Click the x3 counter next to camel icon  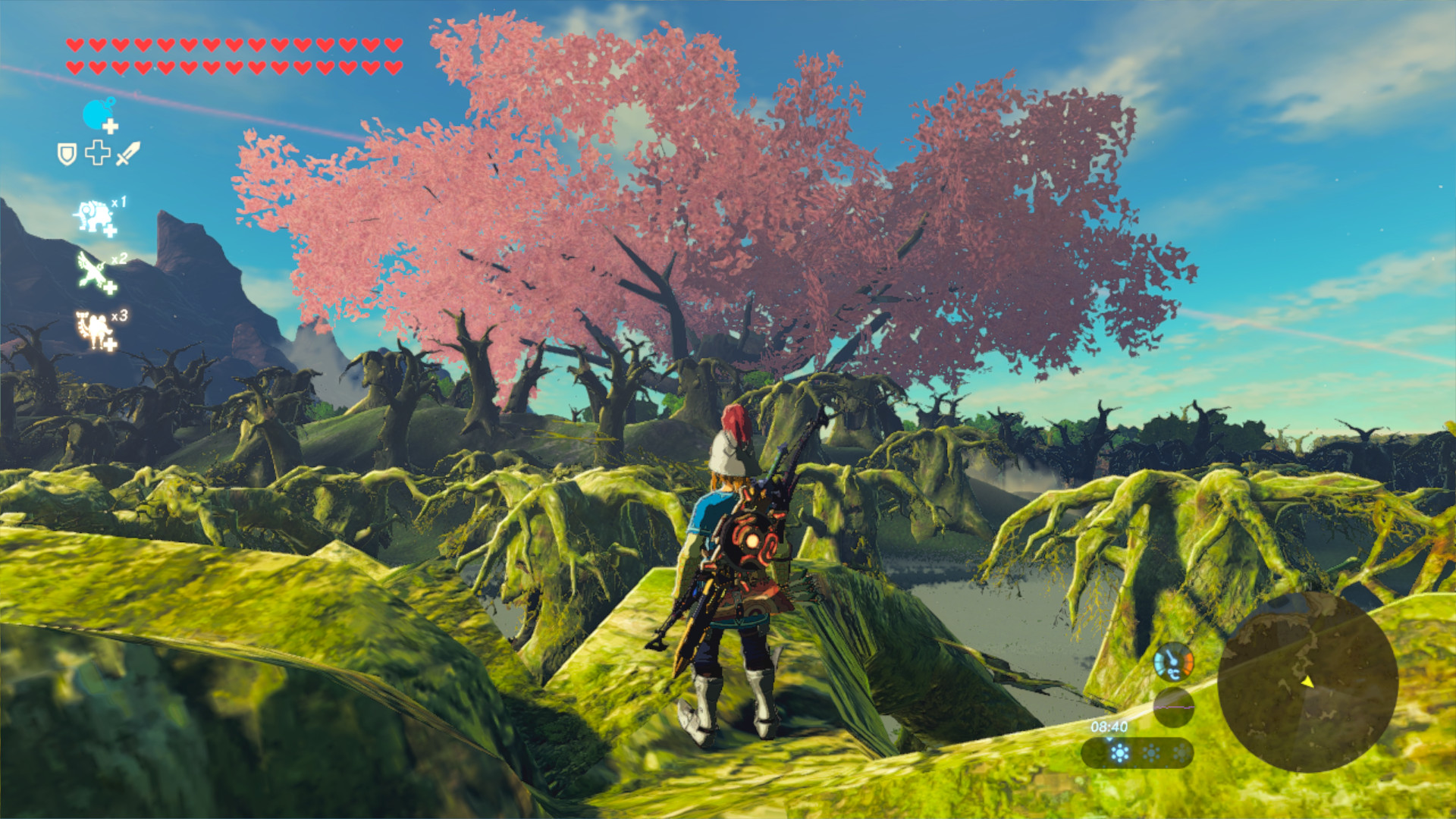121,314
